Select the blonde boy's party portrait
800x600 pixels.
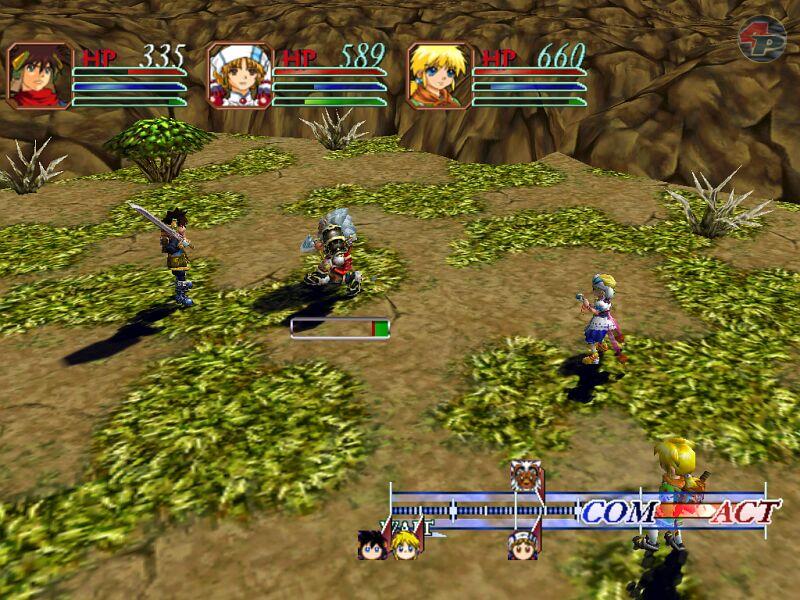click(x=439, y=75)
